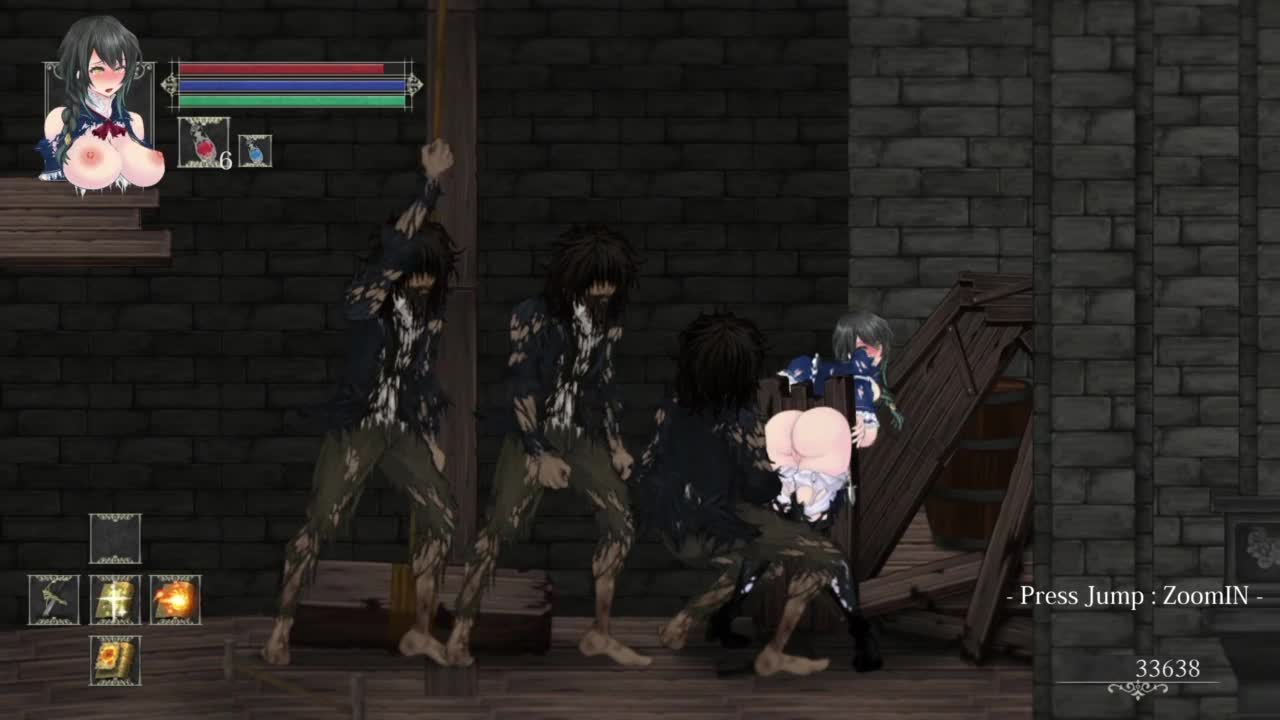Cast the fireball spell icon

[176, 600]
